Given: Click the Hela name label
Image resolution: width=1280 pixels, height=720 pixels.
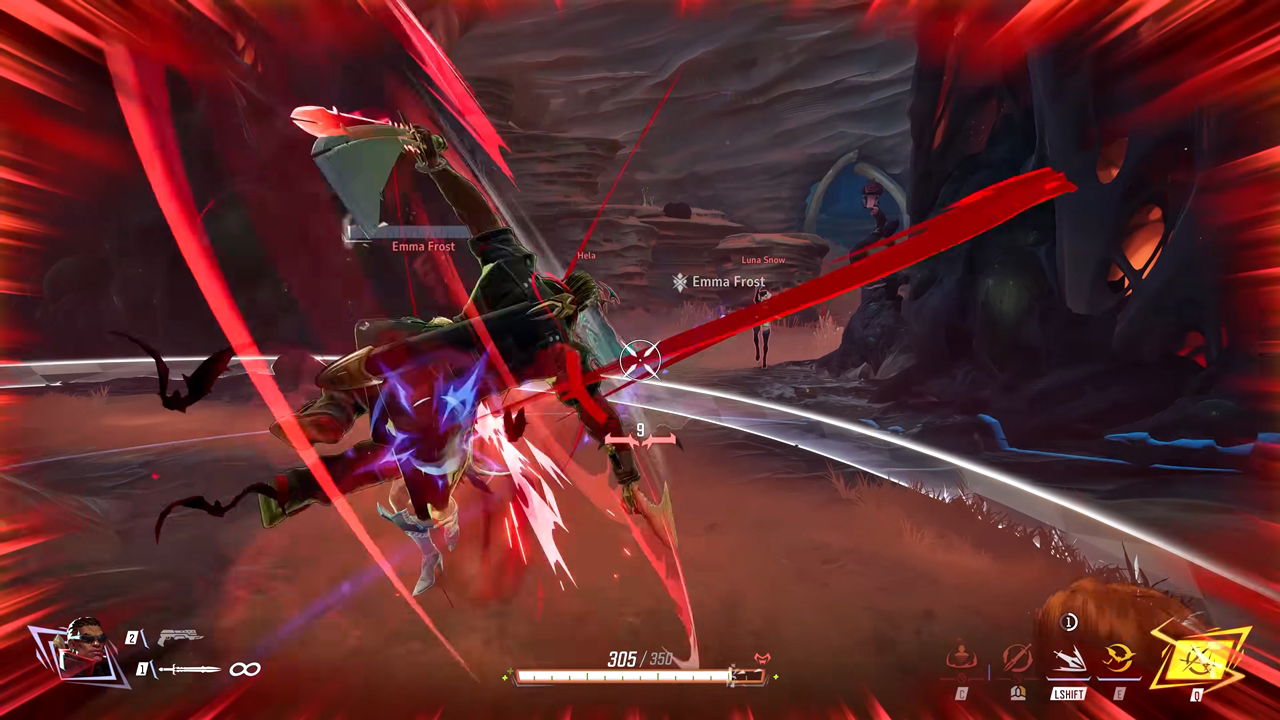Looking at the screenshot, I should pyautogui.click(x=587, y=255).
